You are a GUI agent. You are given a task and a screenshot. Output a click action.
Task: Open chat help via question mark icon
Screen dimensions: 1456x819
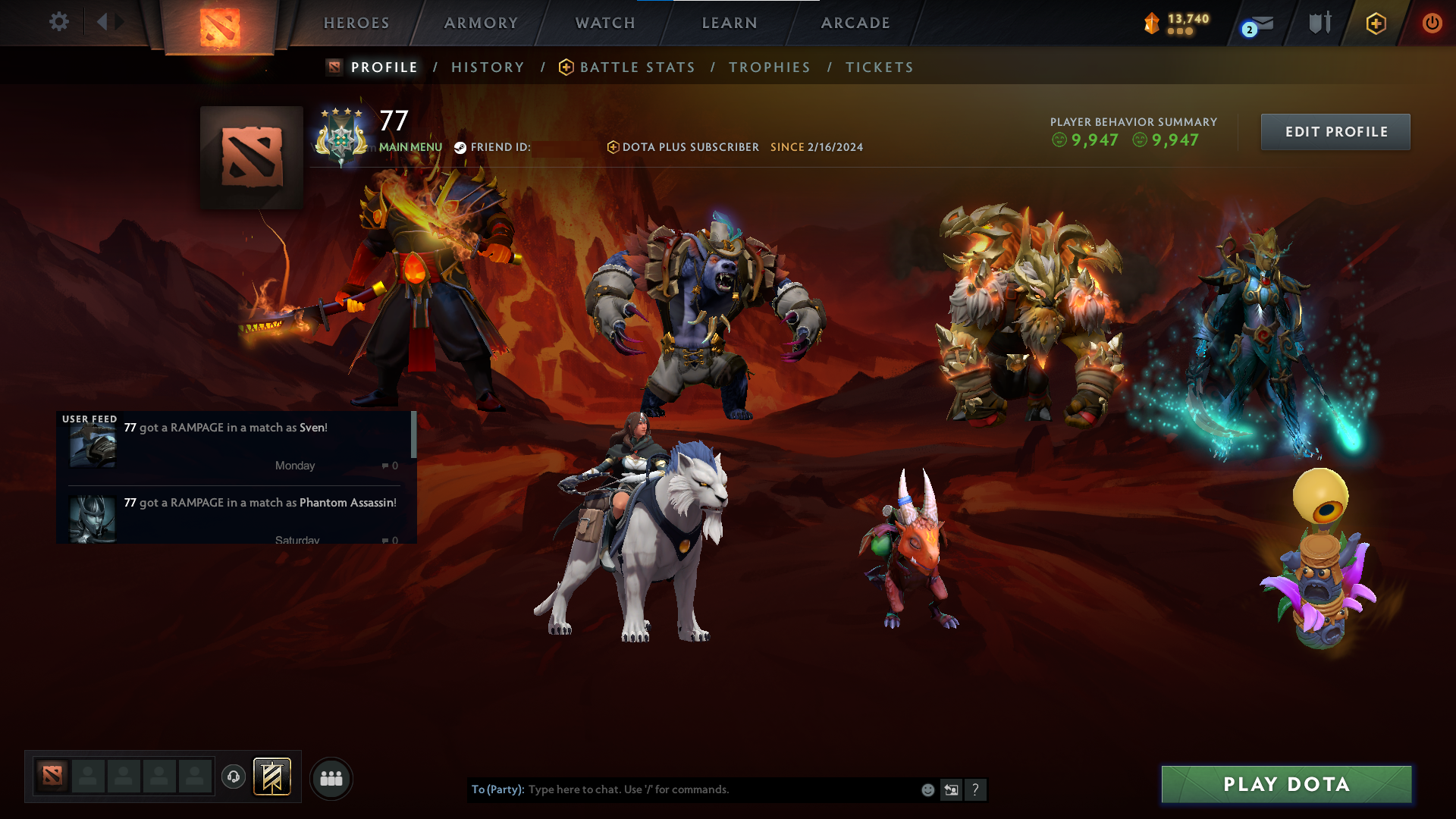click(976, 789)
